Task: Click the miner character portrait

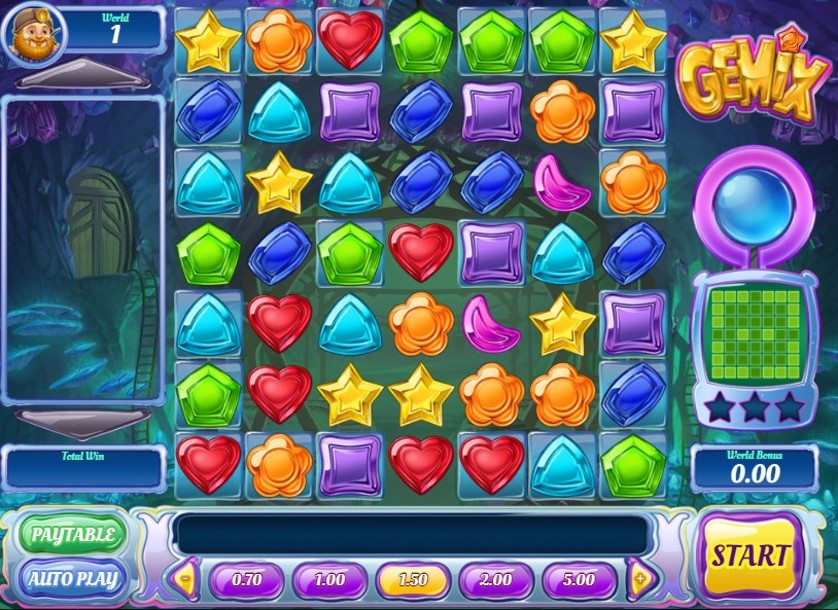Action: pos(31,33)
